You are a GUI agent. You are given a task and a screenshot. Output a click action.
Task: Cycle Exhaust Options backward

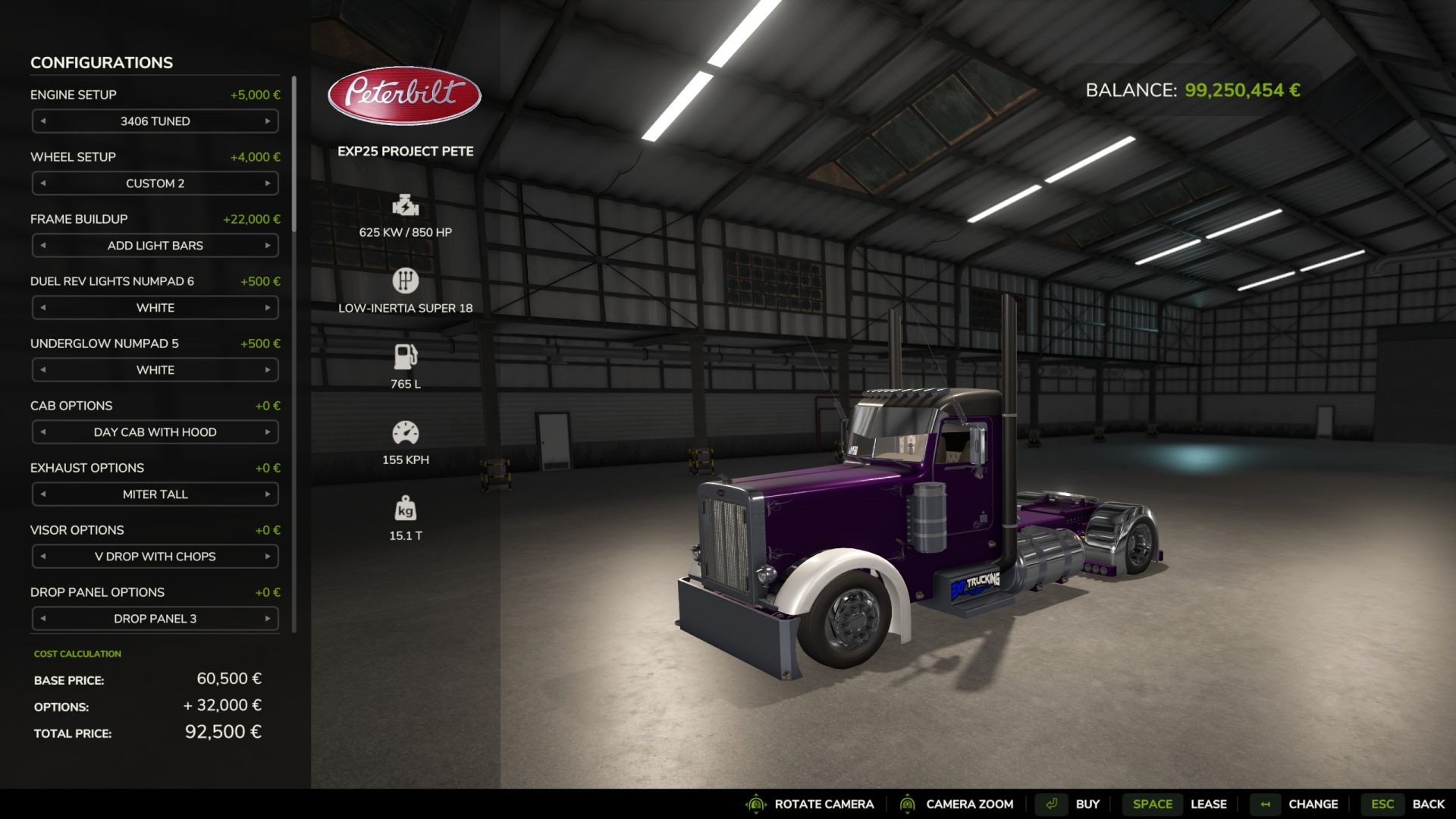[43, 494]
